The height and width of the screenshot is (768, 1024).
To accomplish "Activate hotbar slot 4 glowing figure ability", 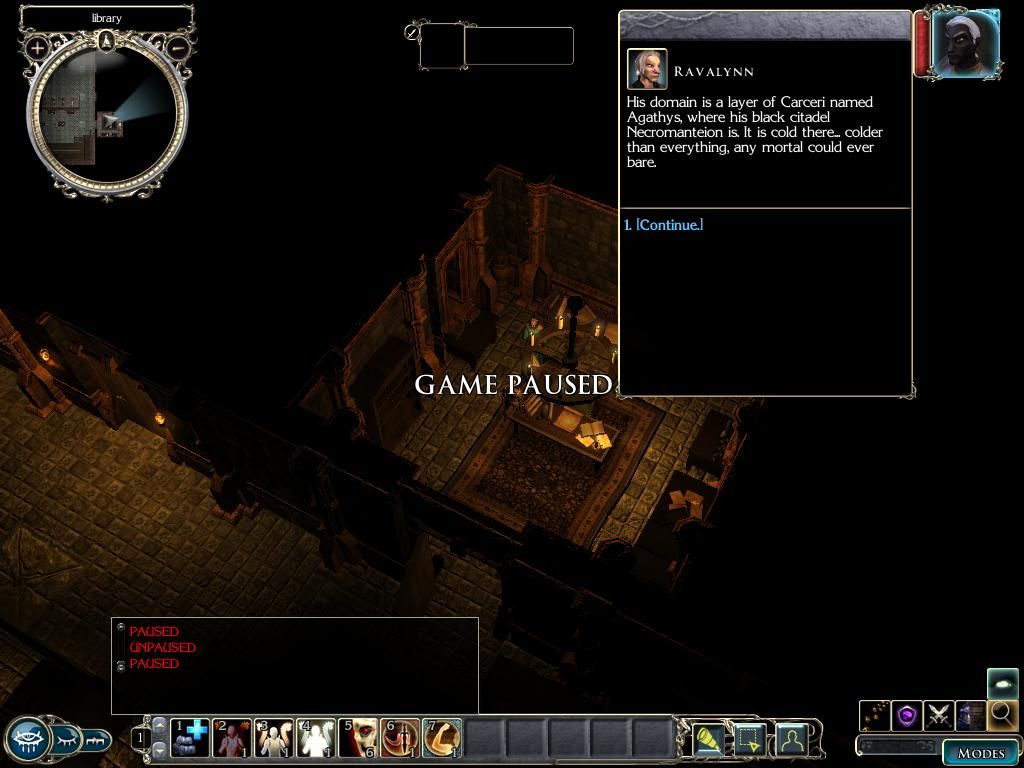I will 315,738.
